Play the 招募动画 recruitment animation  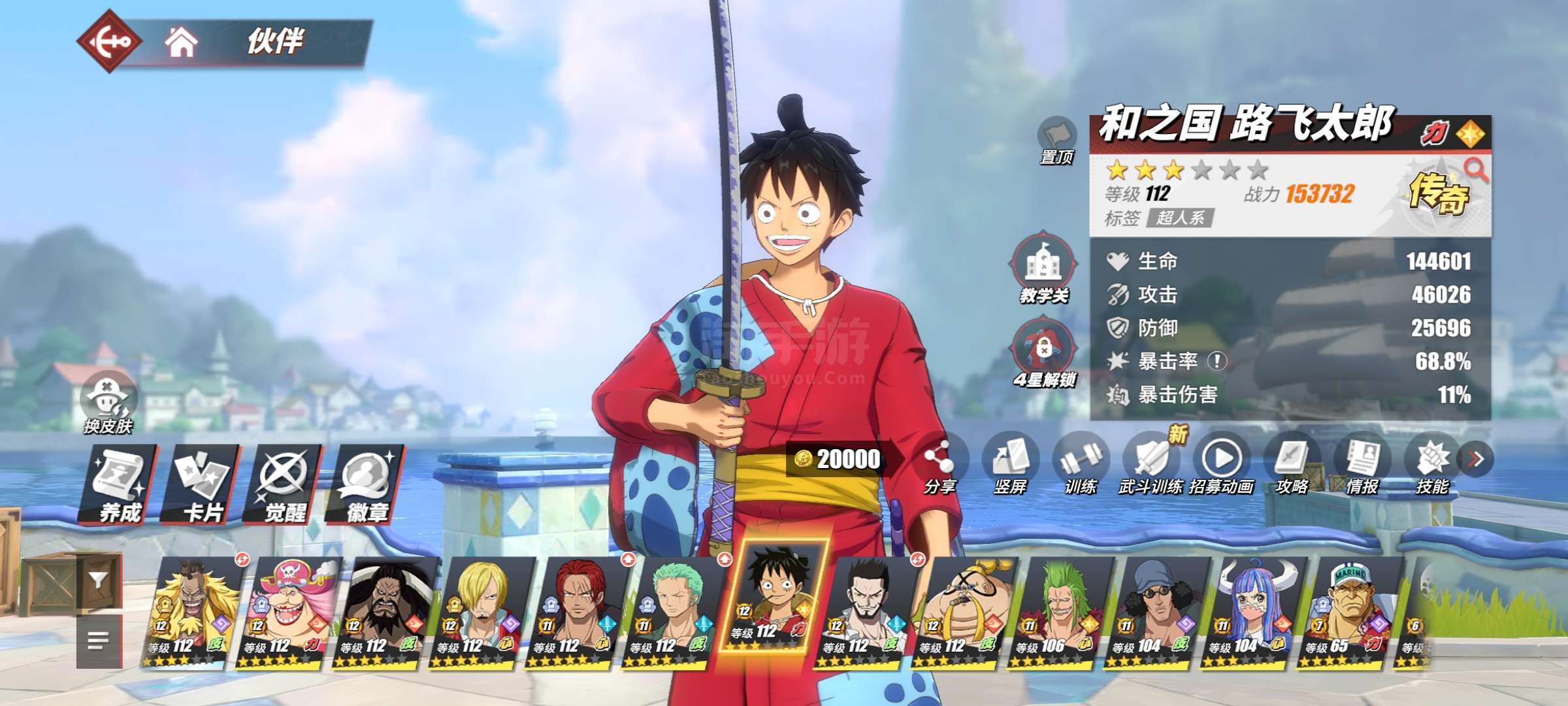[x=1221, y=464]
